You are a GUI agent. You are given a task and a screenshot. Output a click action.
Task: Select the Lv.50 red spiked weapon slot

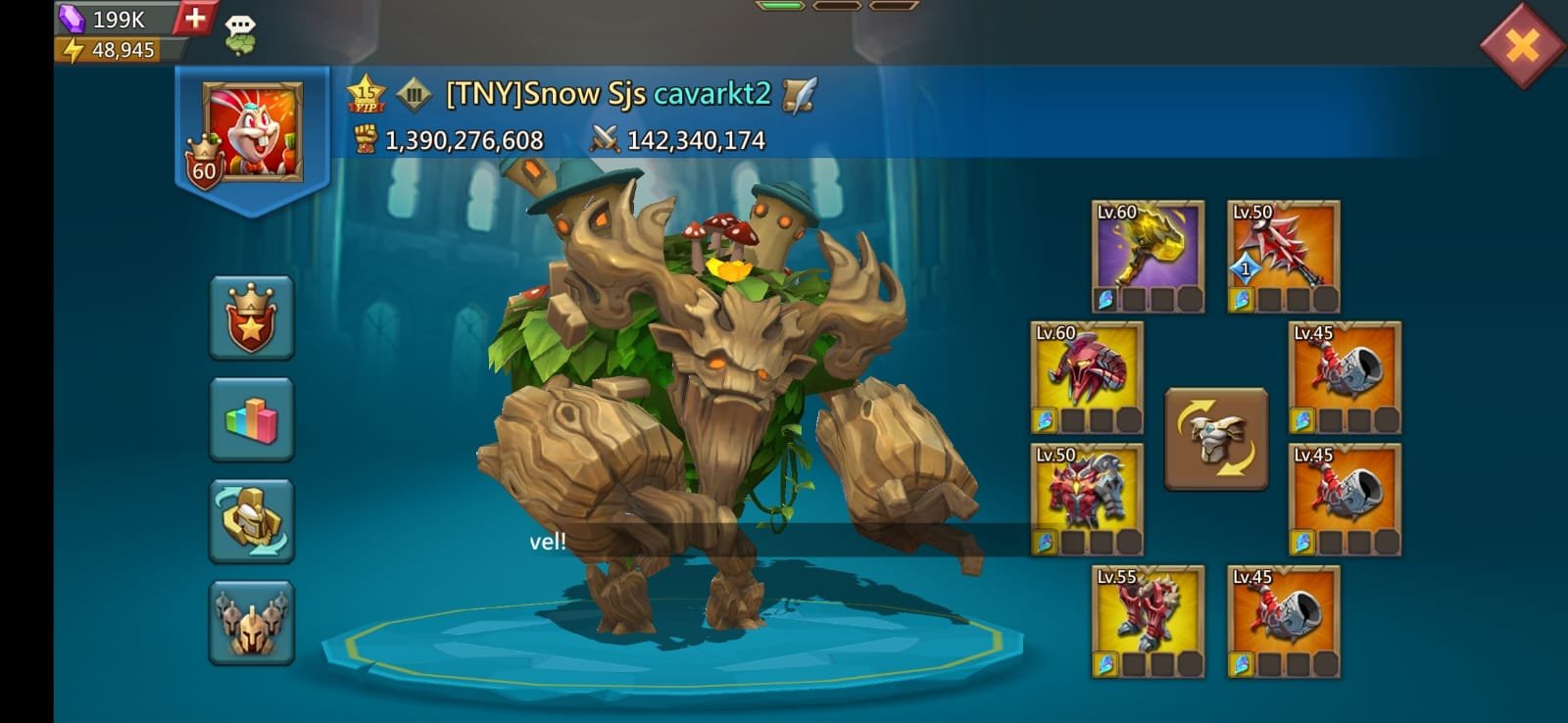click(1283, 257)
